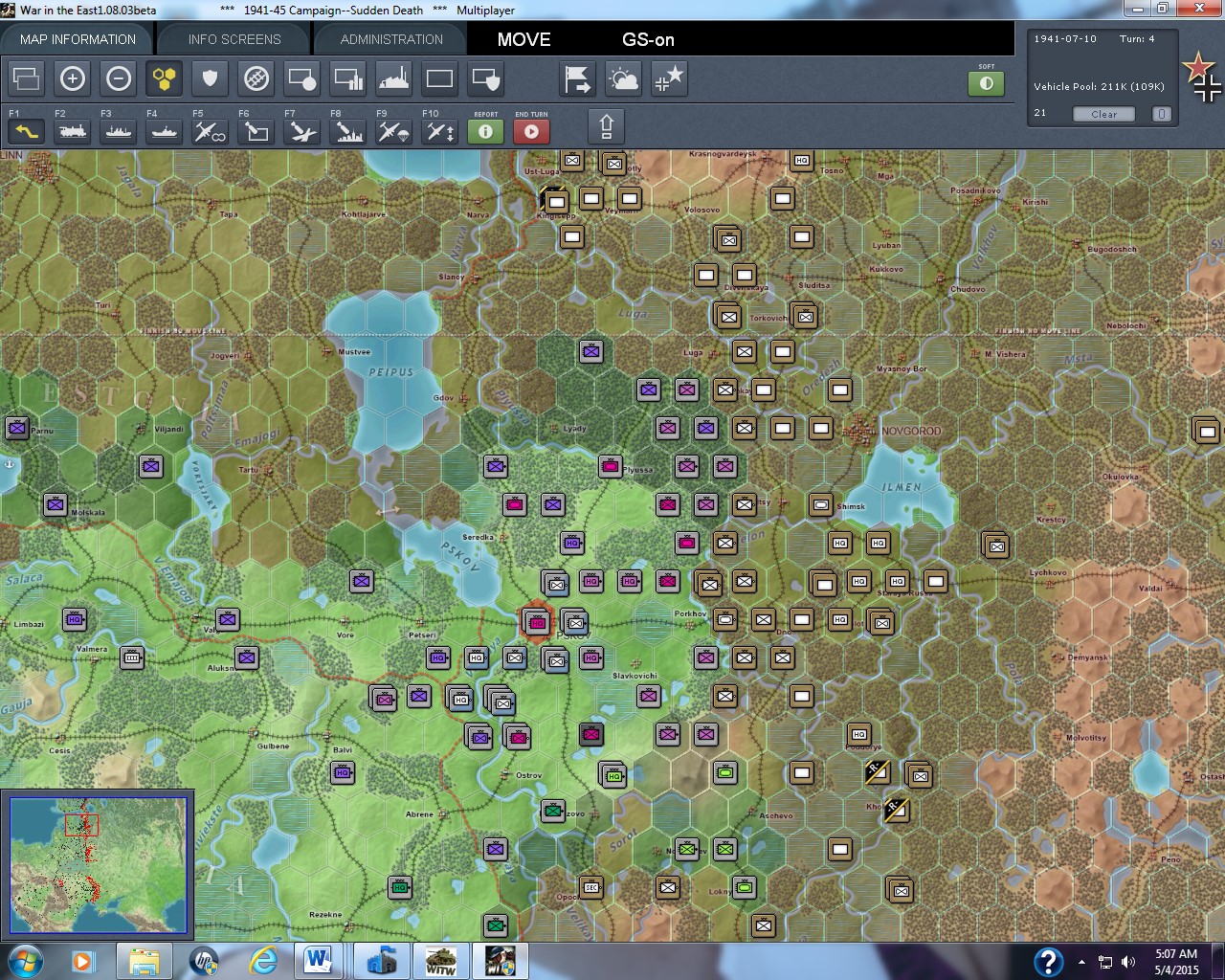Select the airborne drop mission (F9)

click(392, 132)
